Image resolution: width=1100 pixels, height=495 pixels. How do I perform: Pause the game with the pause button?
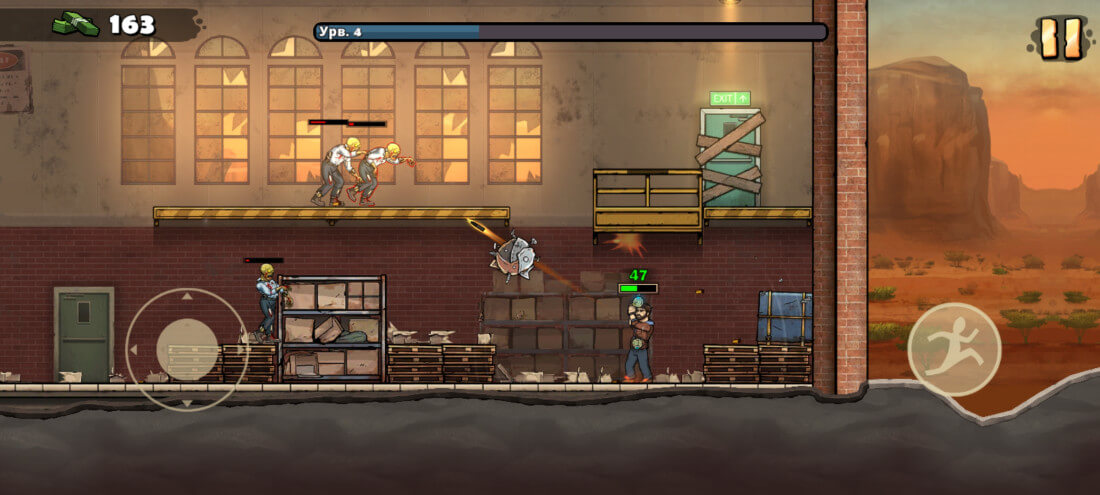pyautogui.click(x=1059, y=37)
